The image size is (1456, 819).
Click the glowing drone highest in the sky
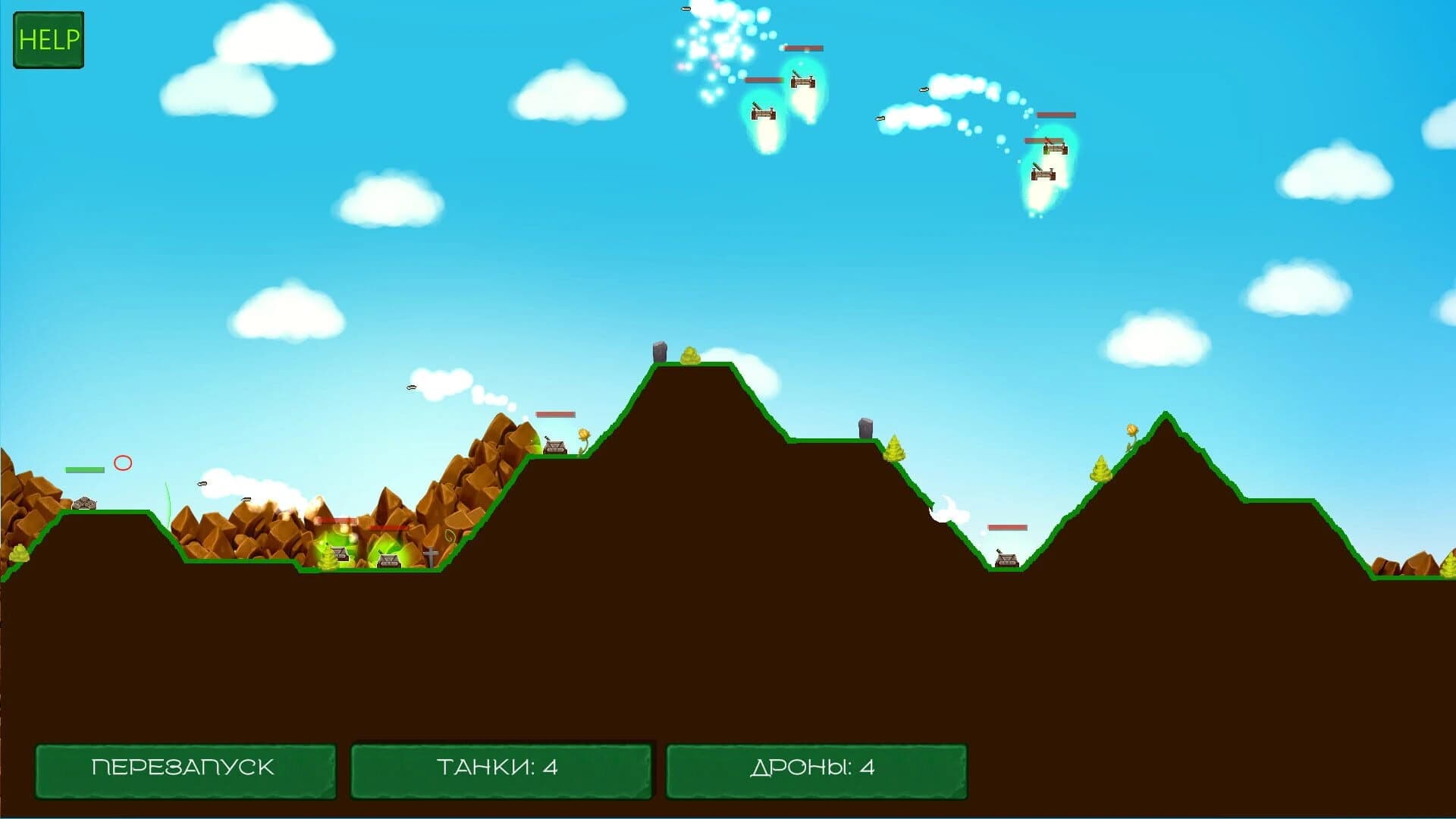(804, 82)
